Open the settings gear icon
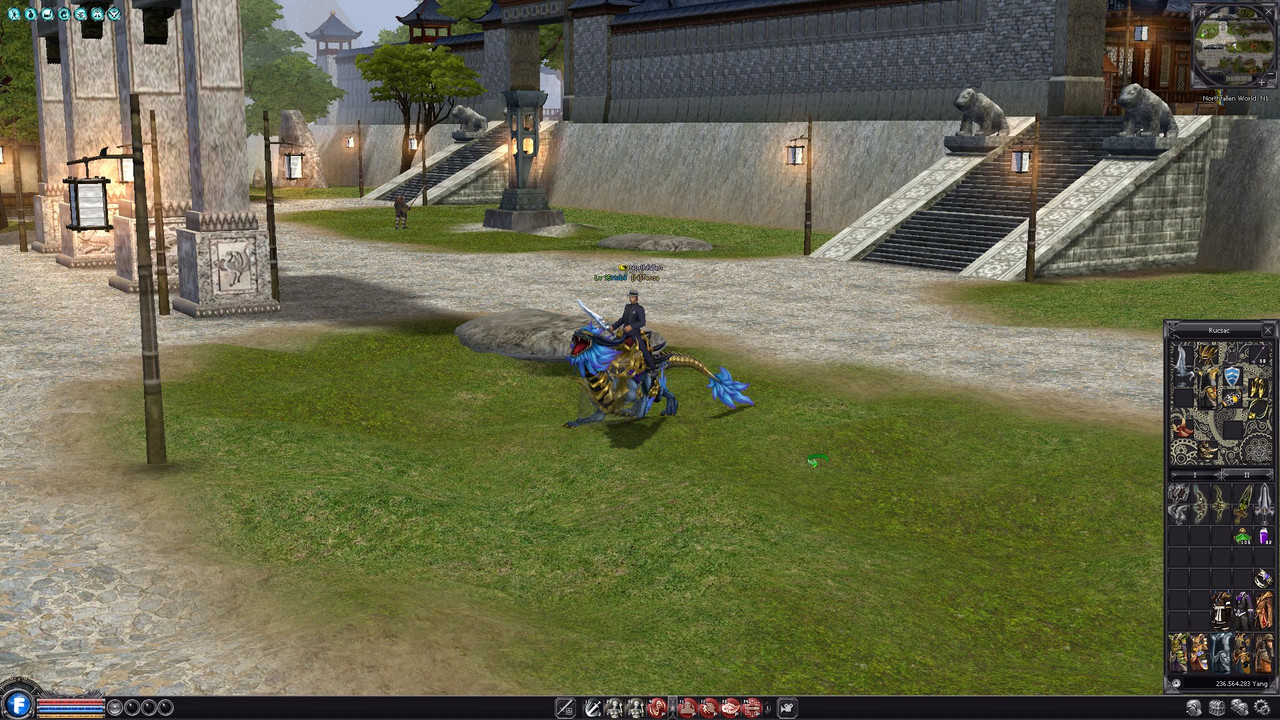The image size is (1280, 720). [x=1262, y=708]
